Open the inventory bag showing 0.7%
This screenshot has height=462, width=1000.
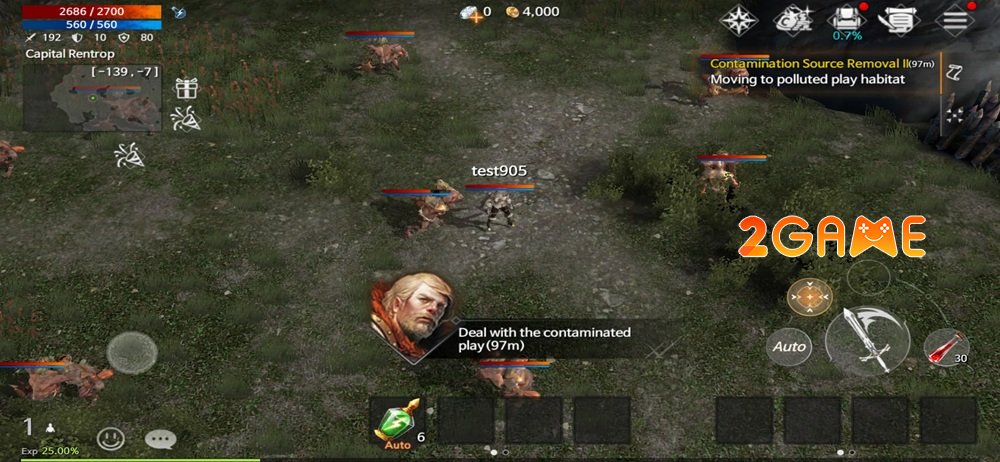(x=847, y=19)
